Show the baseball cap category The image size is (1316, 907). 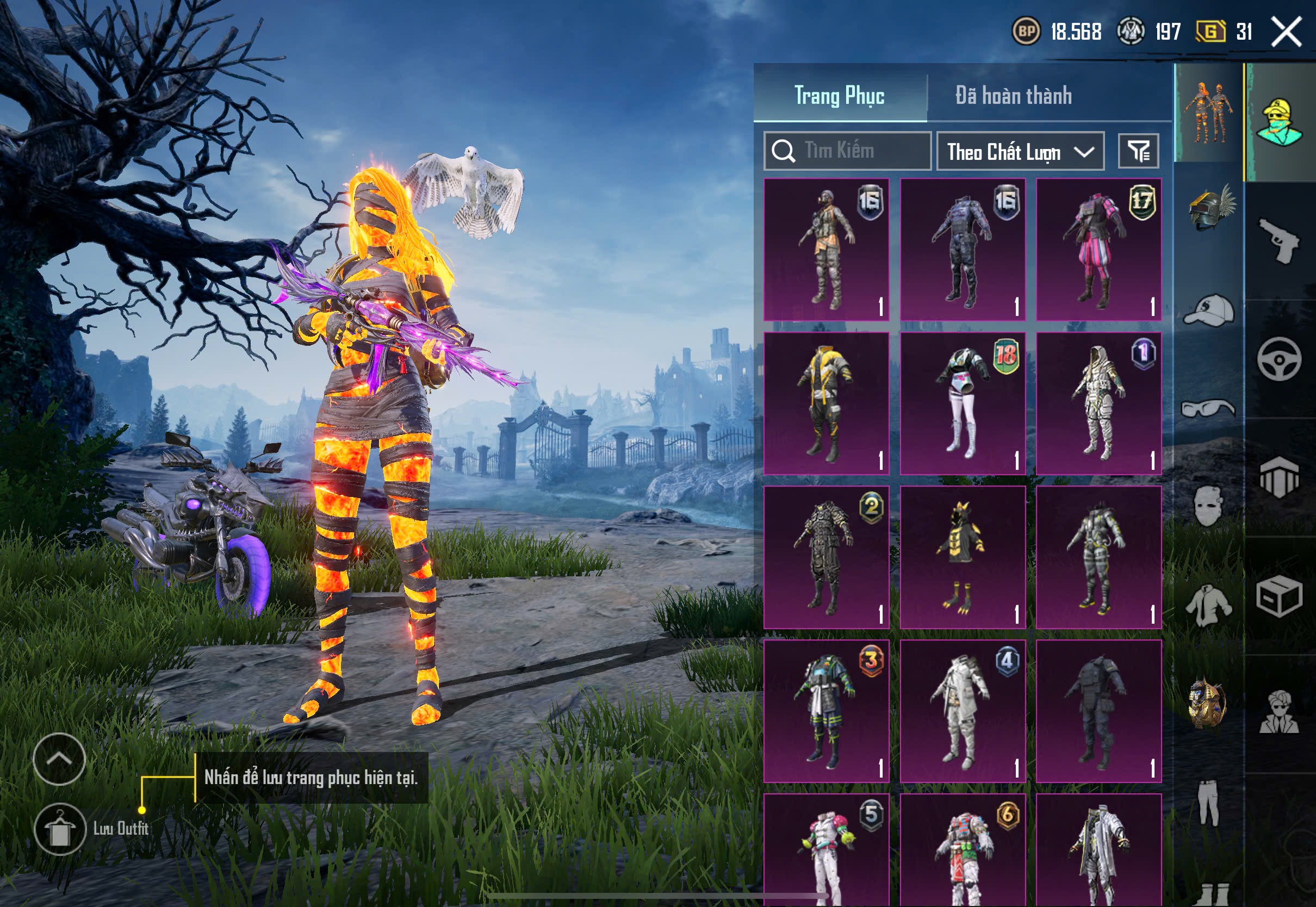coord(1209,310)
